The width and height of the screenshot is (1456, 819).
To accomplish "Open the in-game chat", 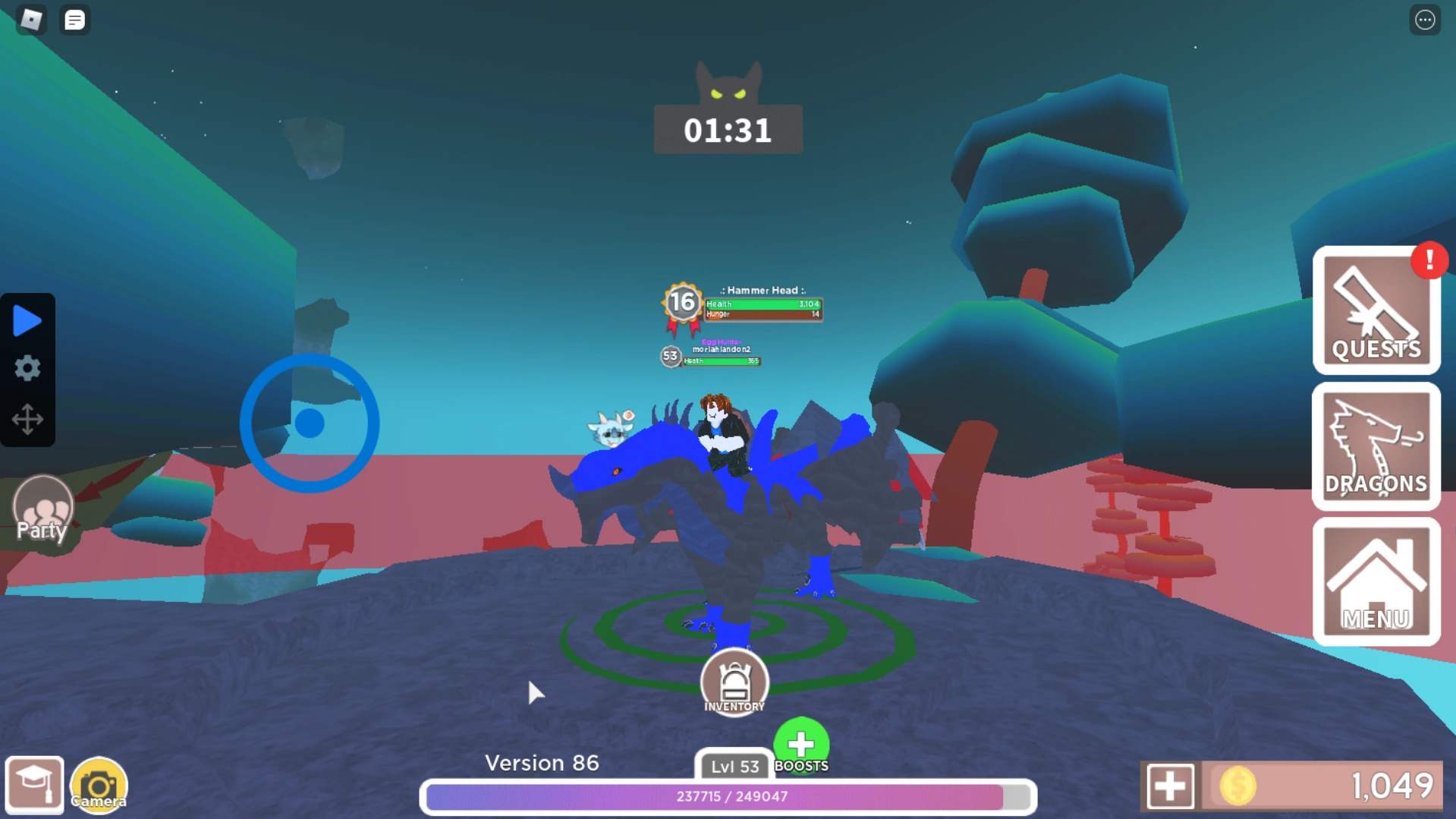I will pyautogui.click(x=74, y=19).
